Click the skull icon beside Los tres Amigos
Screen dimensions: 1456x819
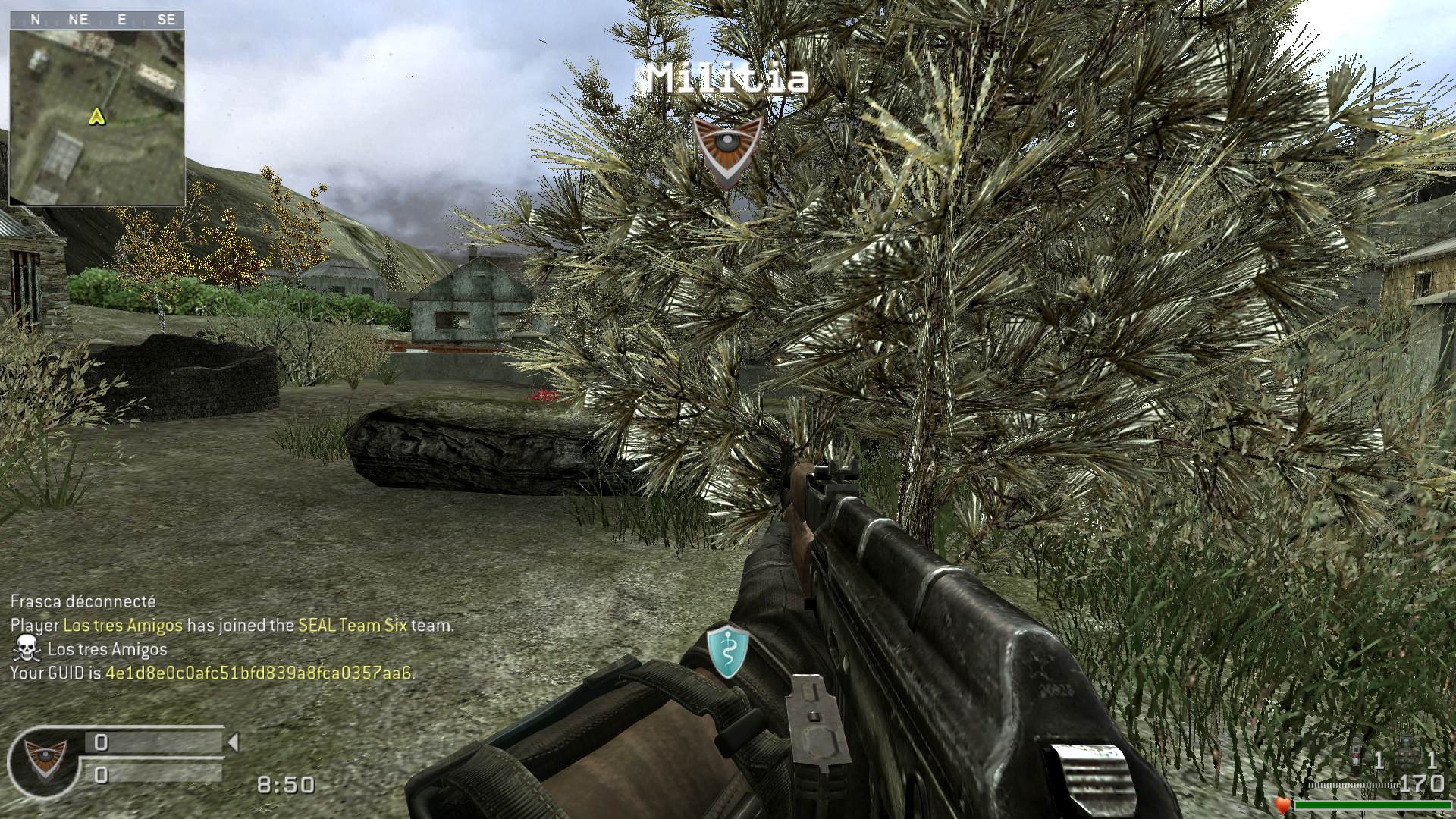(x=27, y=649)
